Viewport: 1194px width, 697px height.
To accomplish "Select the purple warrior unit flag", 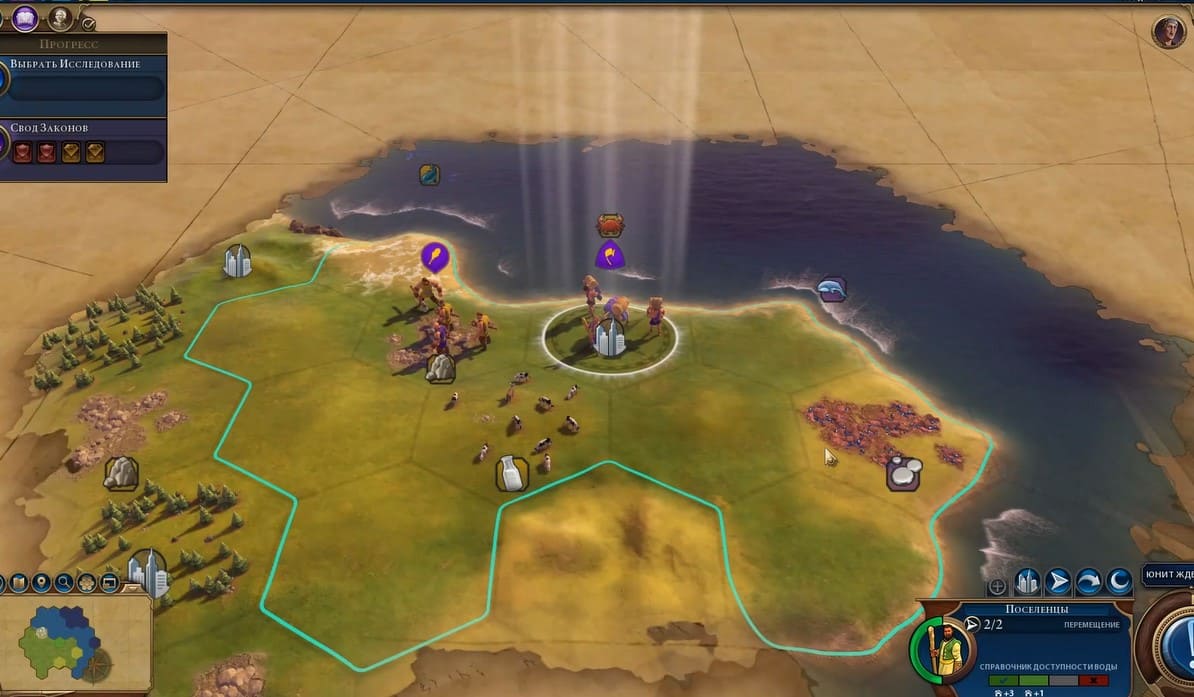I will tap(608, 254).
